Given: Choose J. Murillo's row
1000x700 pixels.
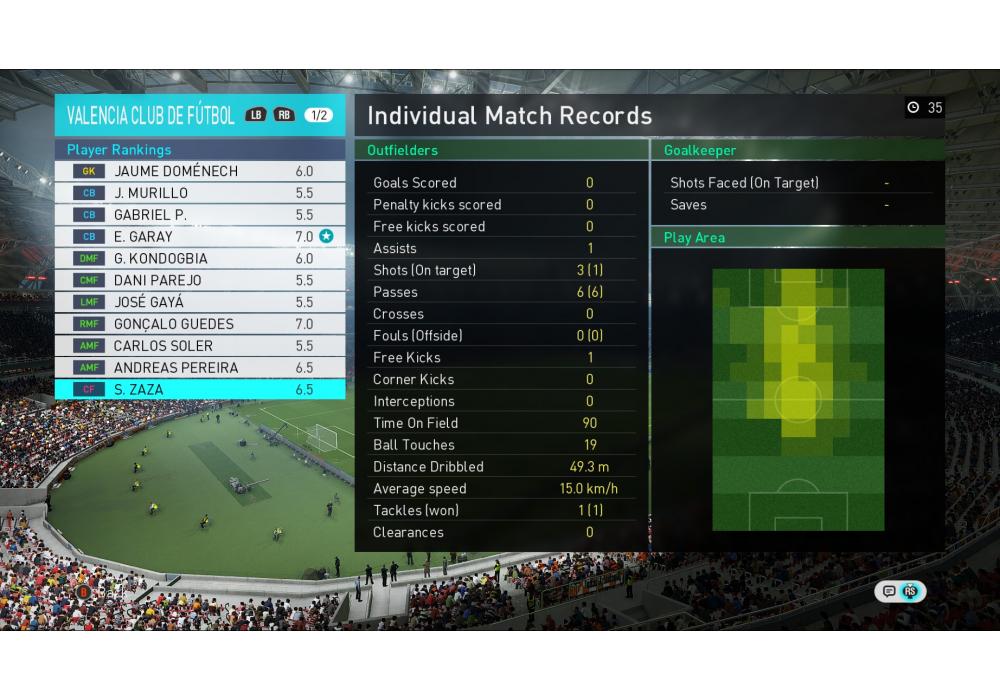Looking at the screenshot, I should pyautogui.click(x=200, y=193).
